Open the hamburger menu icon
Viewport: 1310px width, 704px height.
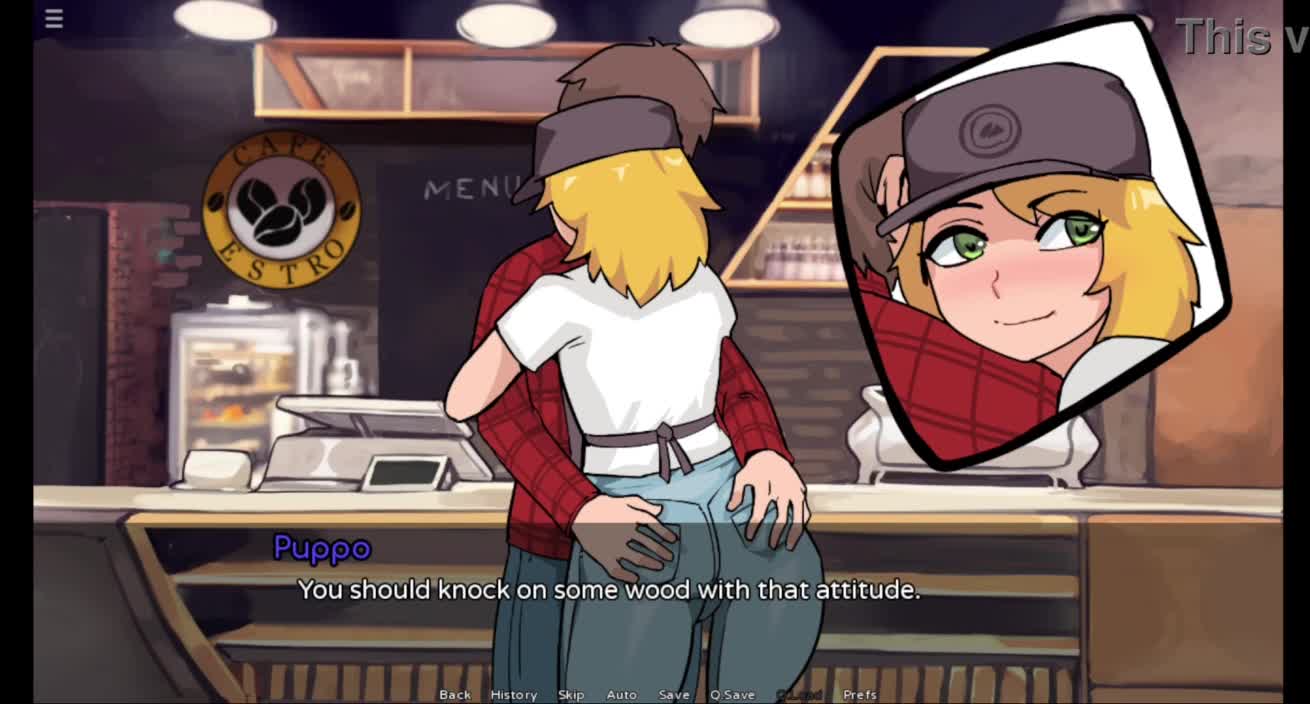click(54, 19)
